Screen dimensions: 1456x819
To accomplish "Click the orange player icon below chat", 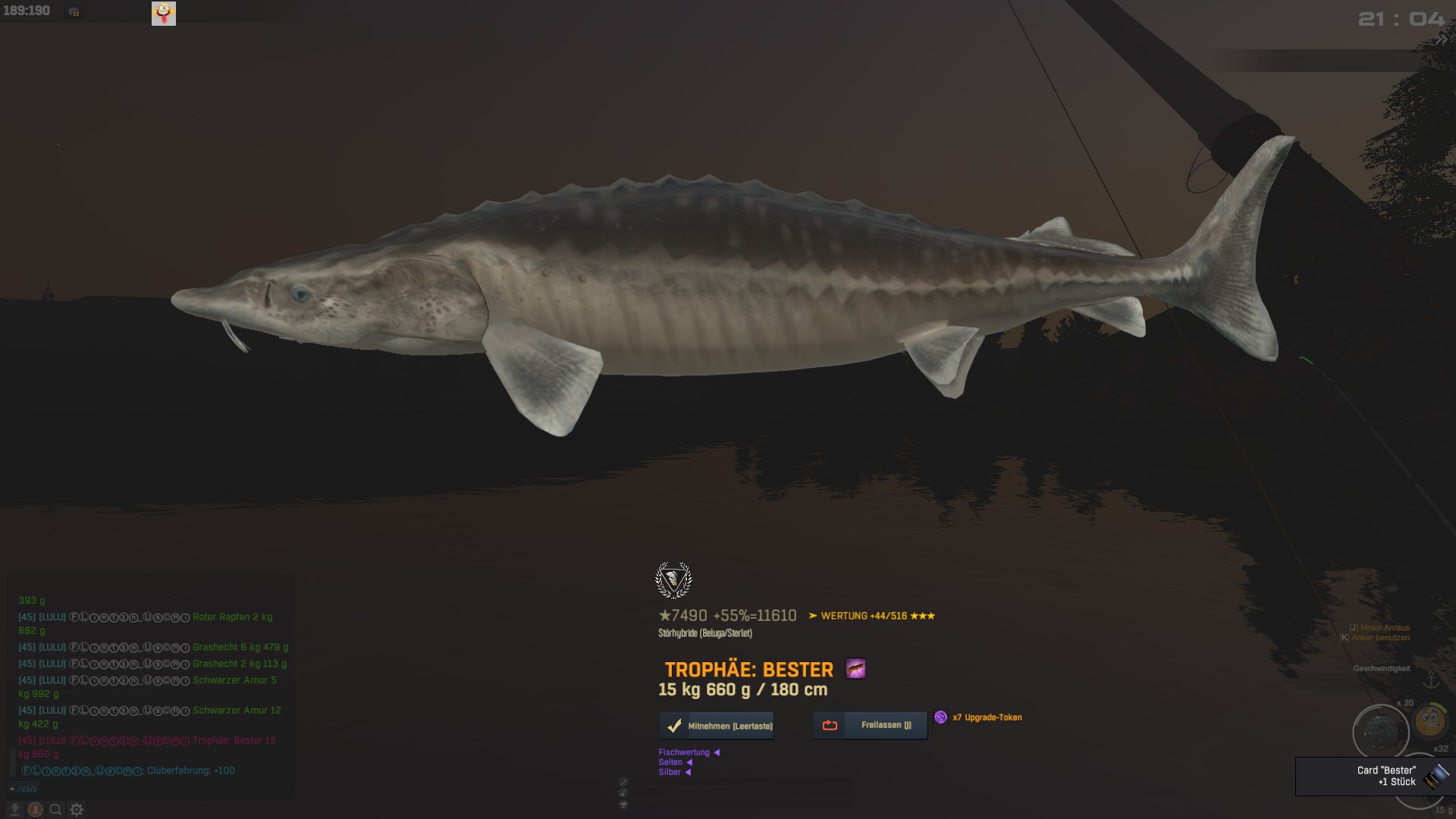I will point(35,809).
